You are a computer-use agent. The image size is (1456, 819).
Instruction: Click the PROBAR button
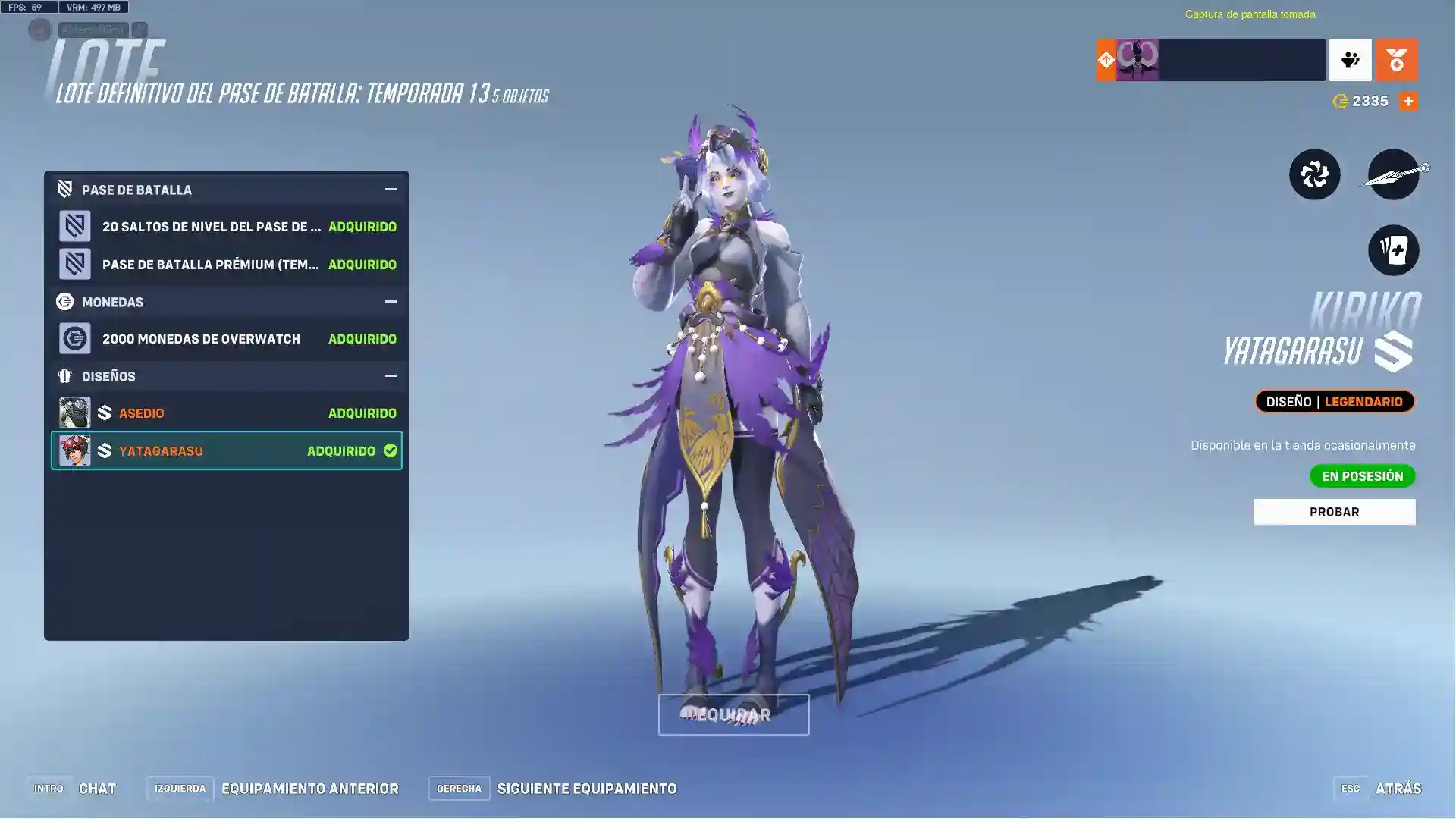coord(1334,511)
